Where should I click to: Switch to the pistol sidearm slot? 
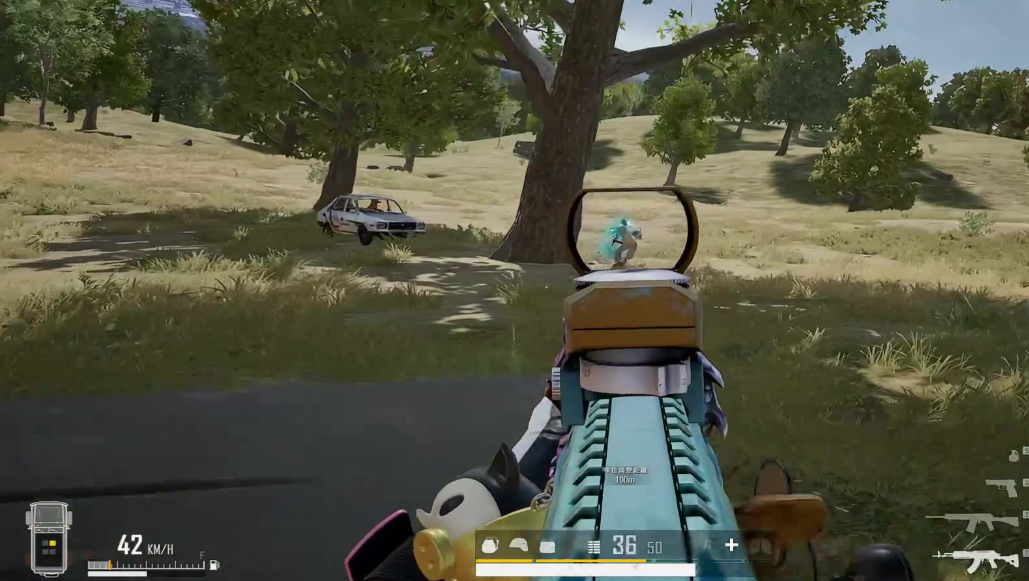tap(1001, 486)
